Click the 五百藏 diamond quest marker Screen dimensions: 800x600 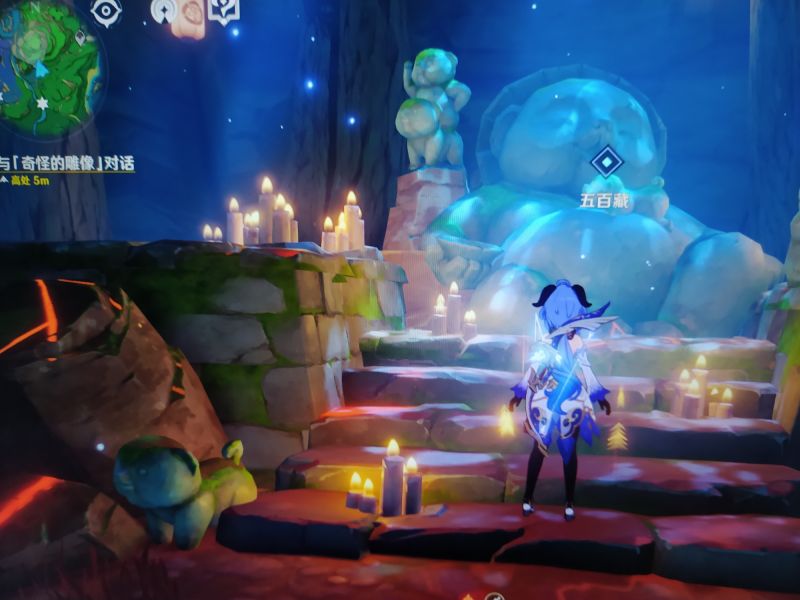606,162
